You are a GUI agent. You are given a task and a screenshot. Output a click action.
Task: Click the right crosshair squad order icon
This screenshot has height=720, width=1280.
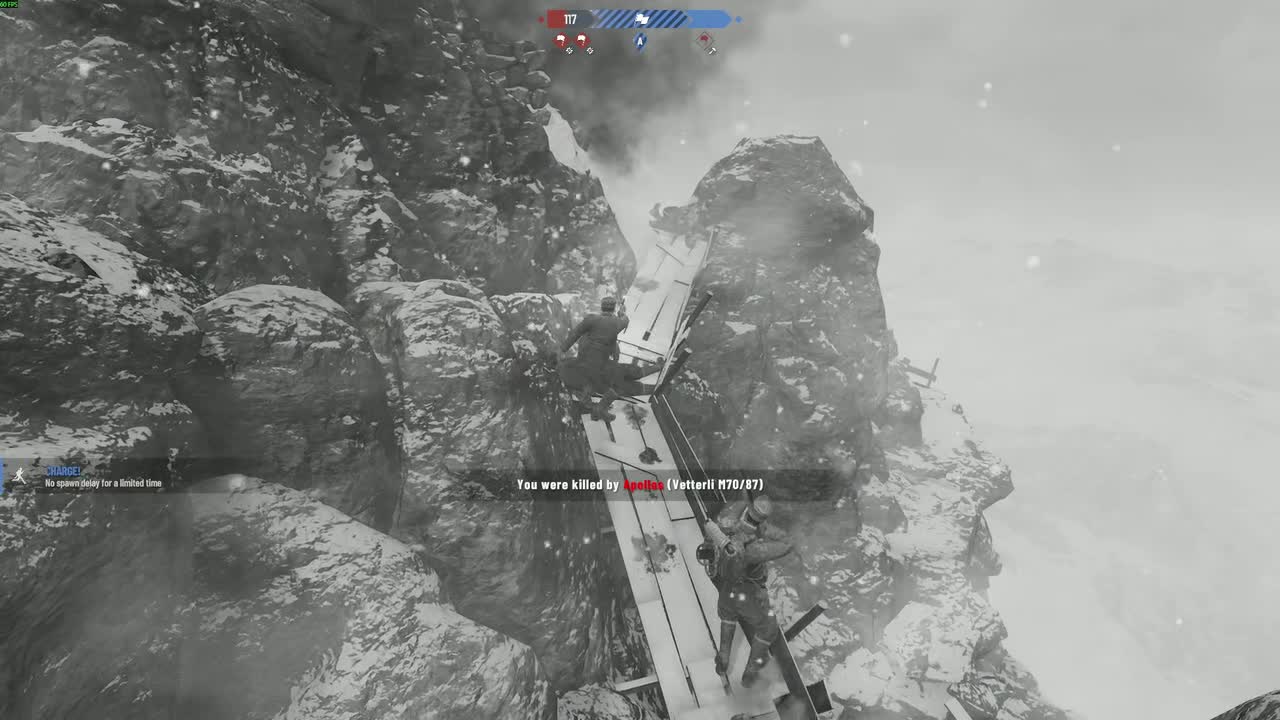coord(590,50)
